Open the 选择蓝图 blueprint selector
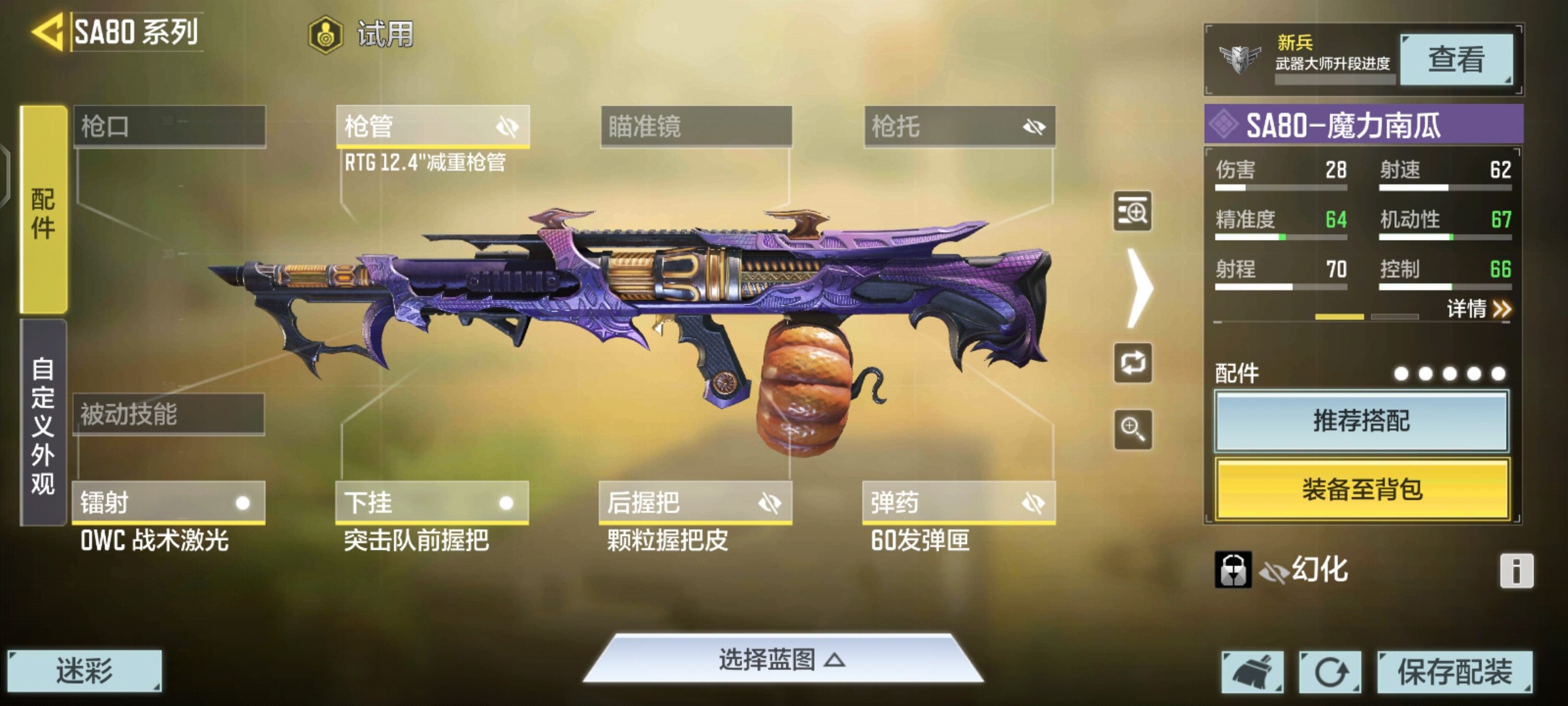 782,660
